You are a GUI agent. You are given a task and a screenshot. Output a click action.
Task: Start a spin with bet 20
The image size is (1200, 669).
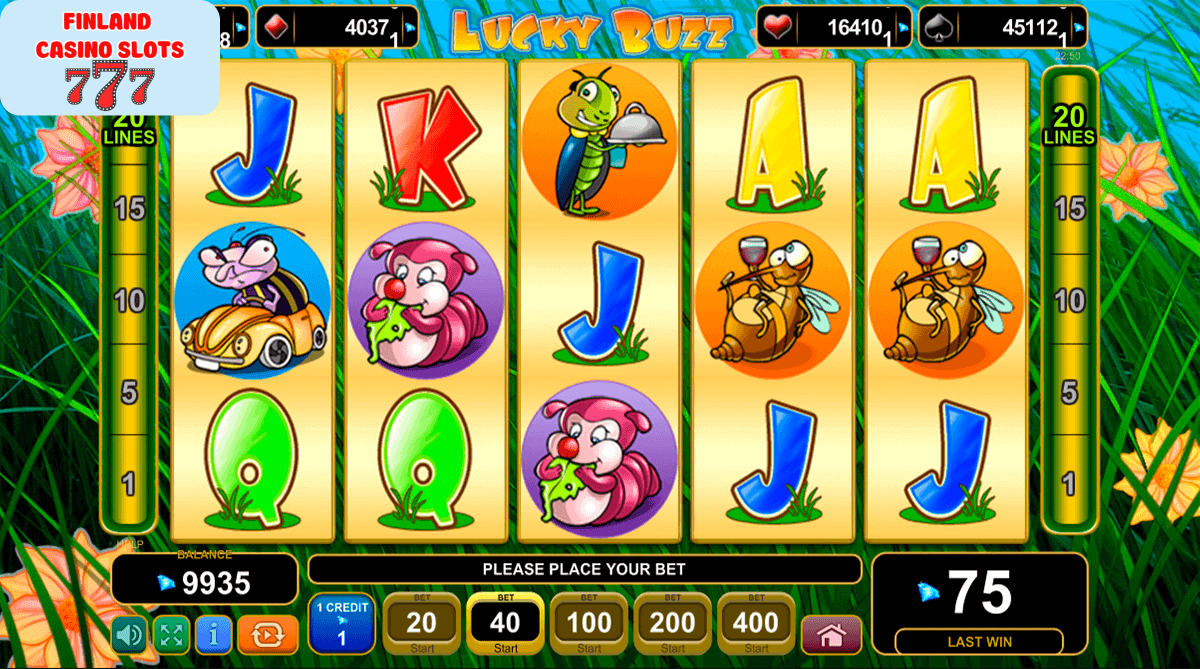421,625
